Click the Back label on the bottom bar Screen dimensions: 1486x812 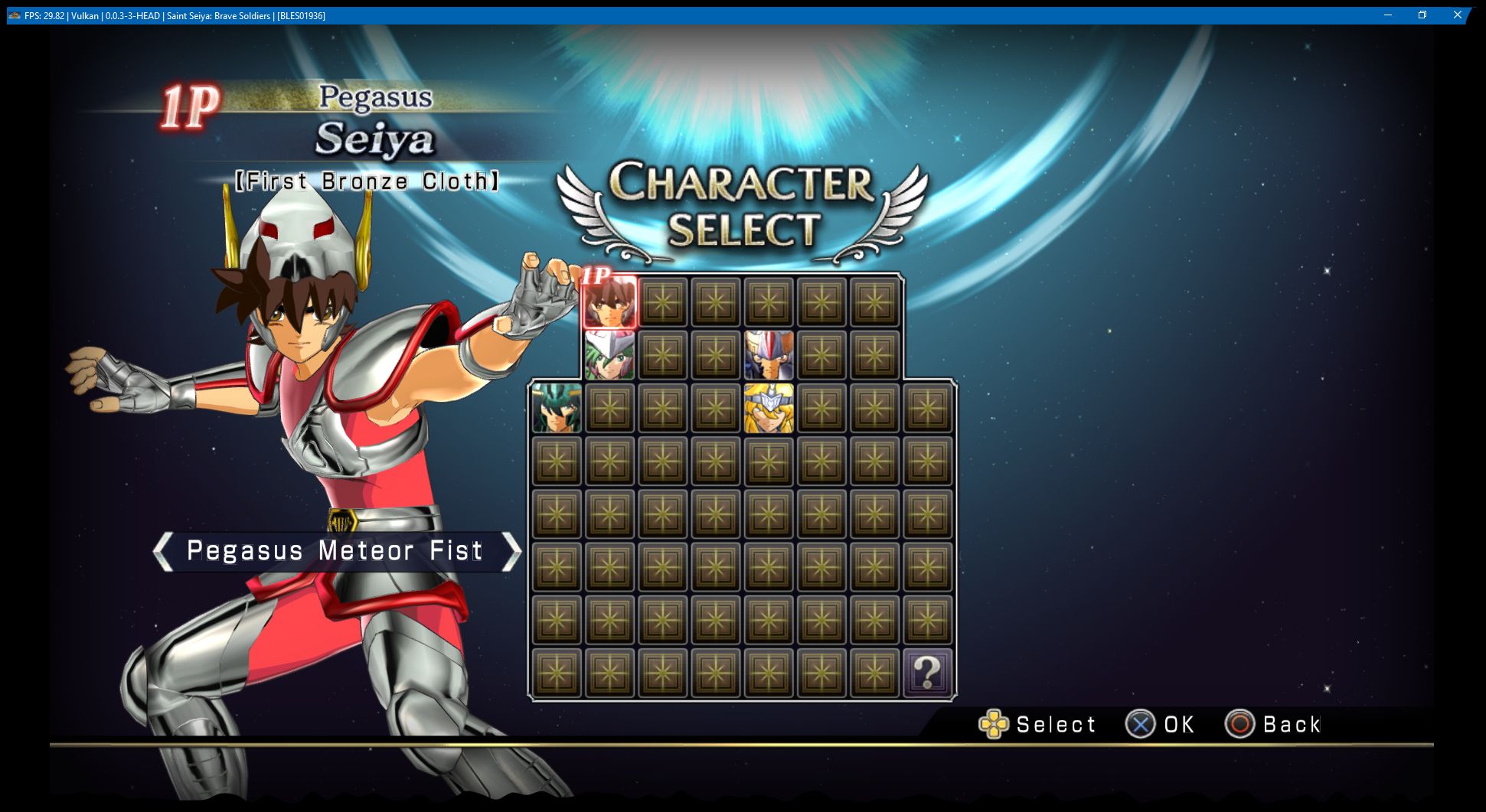click(x=1290, y=724)
